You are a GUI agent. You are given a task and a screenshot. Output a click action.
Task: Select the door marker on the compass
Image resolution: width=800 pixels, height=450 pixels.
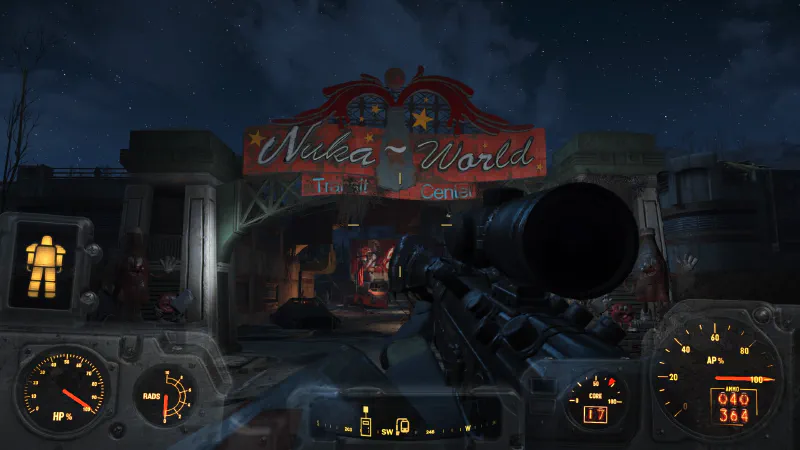point(366,427)
